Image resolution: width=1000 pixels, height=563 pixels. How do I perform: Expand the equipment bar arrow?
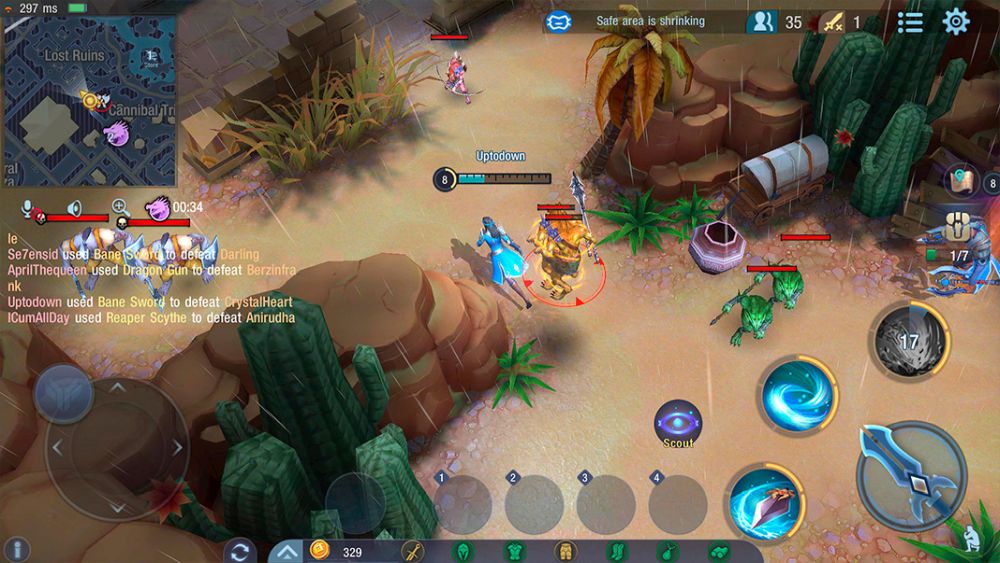point(286,551)
